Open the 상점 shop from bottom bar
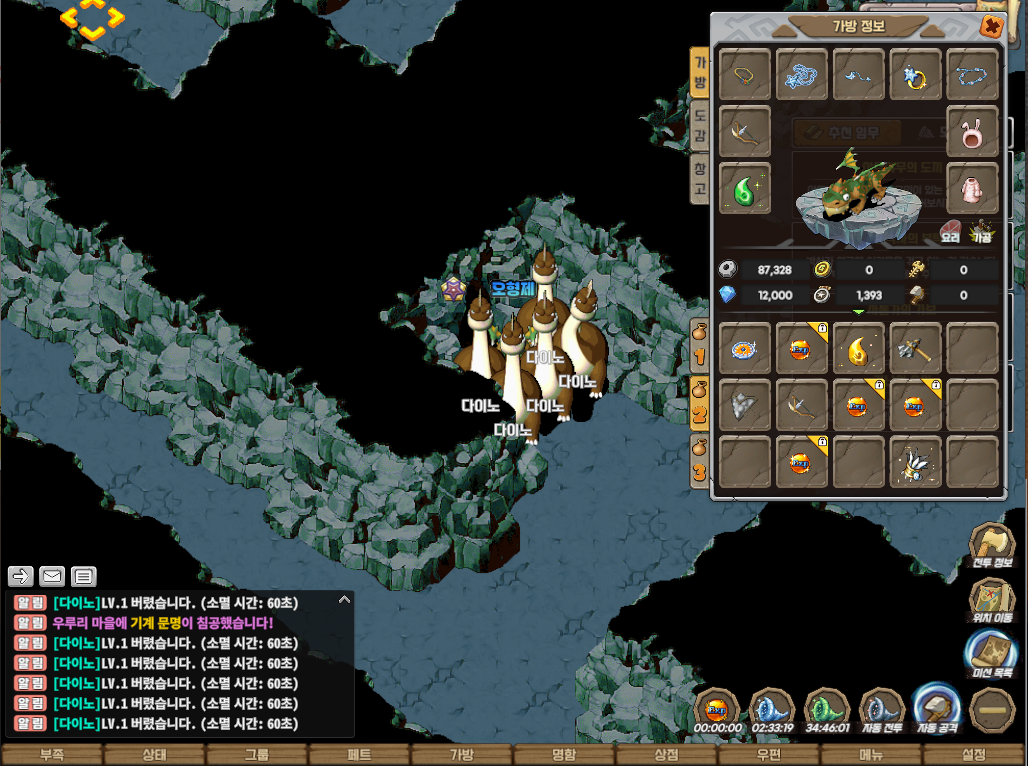The image size is (1028, 766). tap(666, 755)
